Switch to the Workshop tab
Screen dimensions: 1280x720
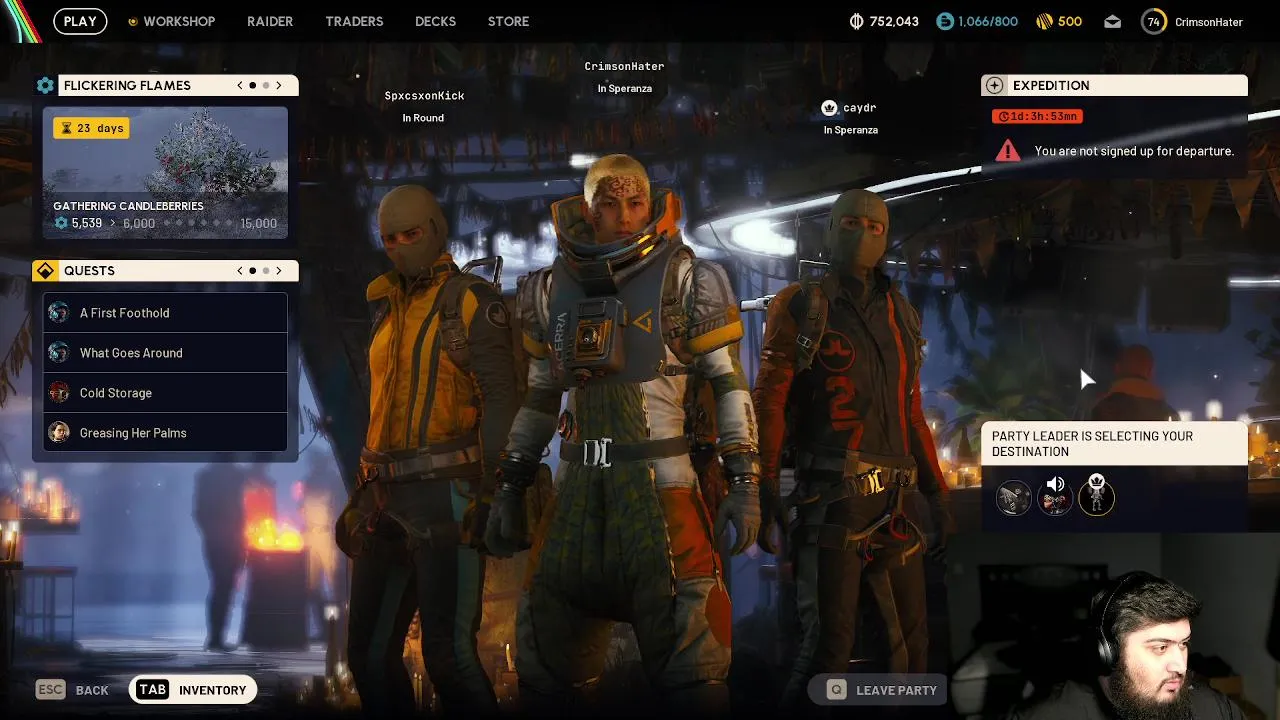point(171,21)
